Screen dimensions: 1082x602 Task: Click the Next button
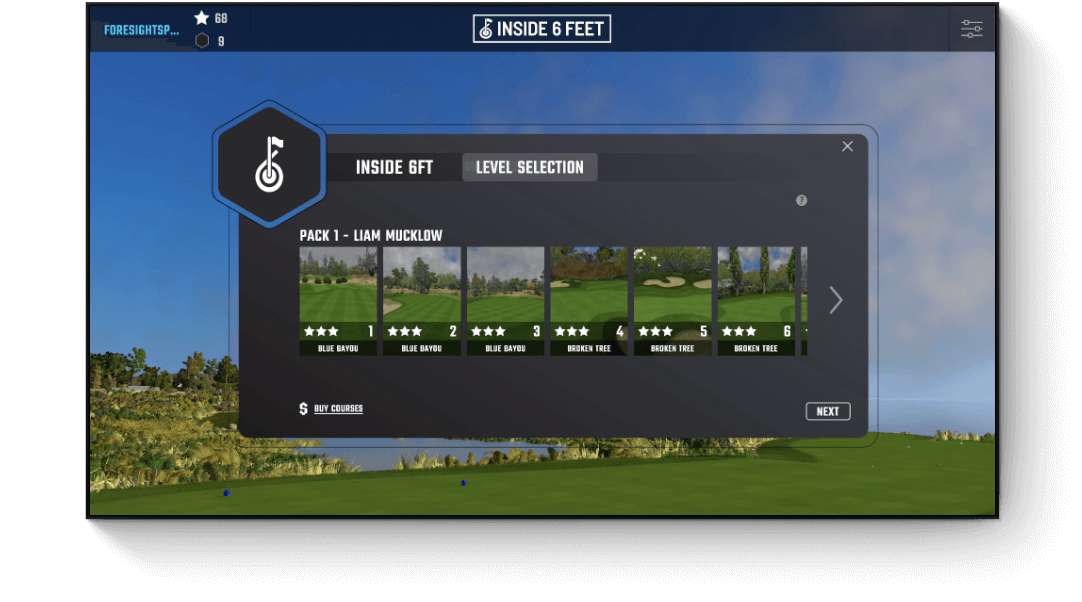828,411
